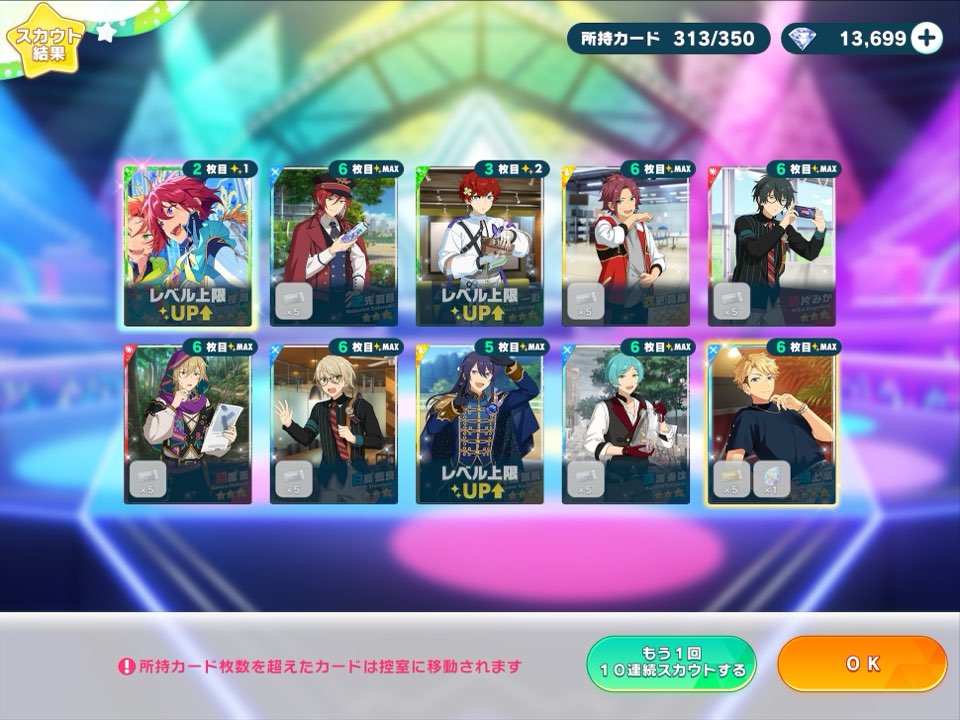Scout ten more with the green button
The height and width of the screenshot is (720, 960).
(671, 664)
